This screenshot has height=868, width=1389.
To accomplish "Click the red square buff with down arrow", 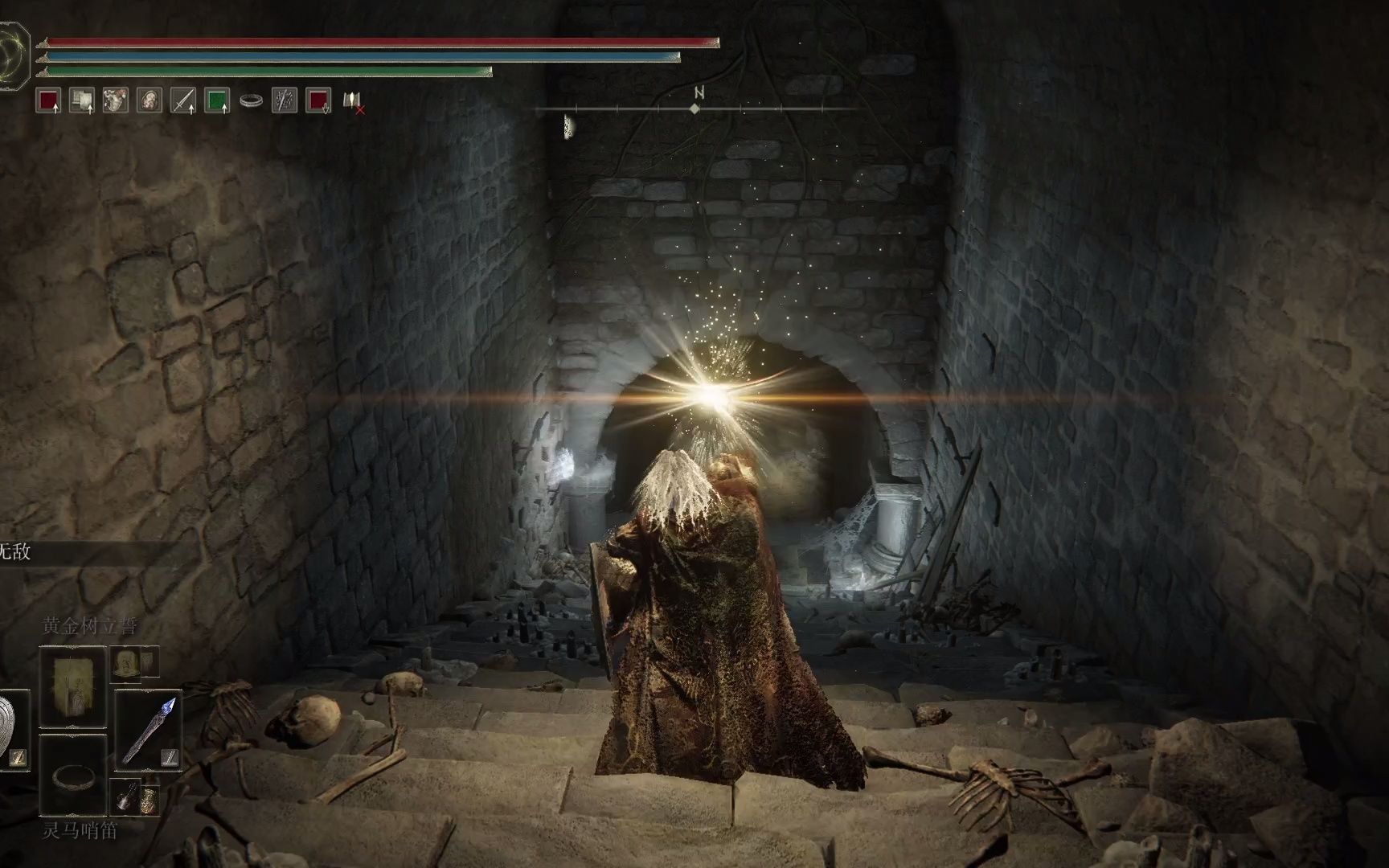I will (318, 100).
